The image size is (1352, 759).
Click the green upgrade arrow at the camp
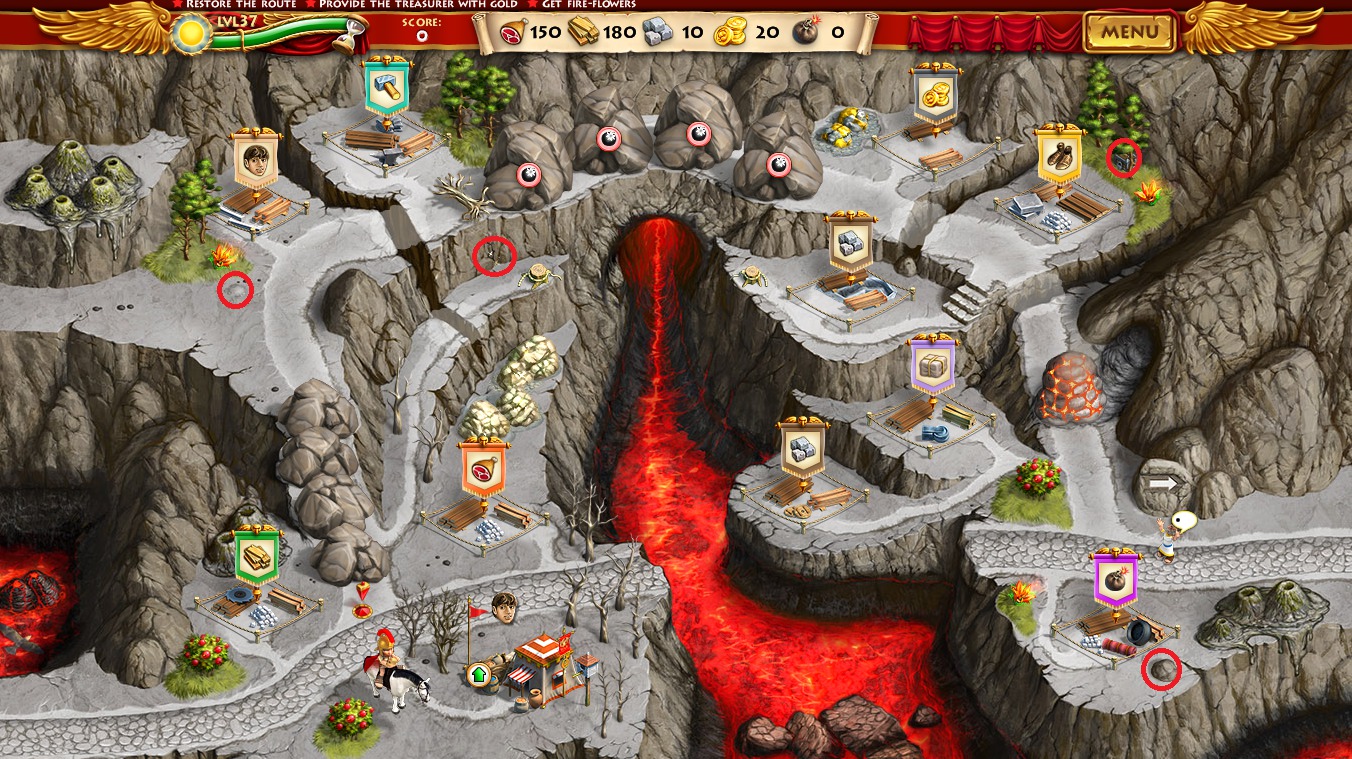(x=478, y=673)
